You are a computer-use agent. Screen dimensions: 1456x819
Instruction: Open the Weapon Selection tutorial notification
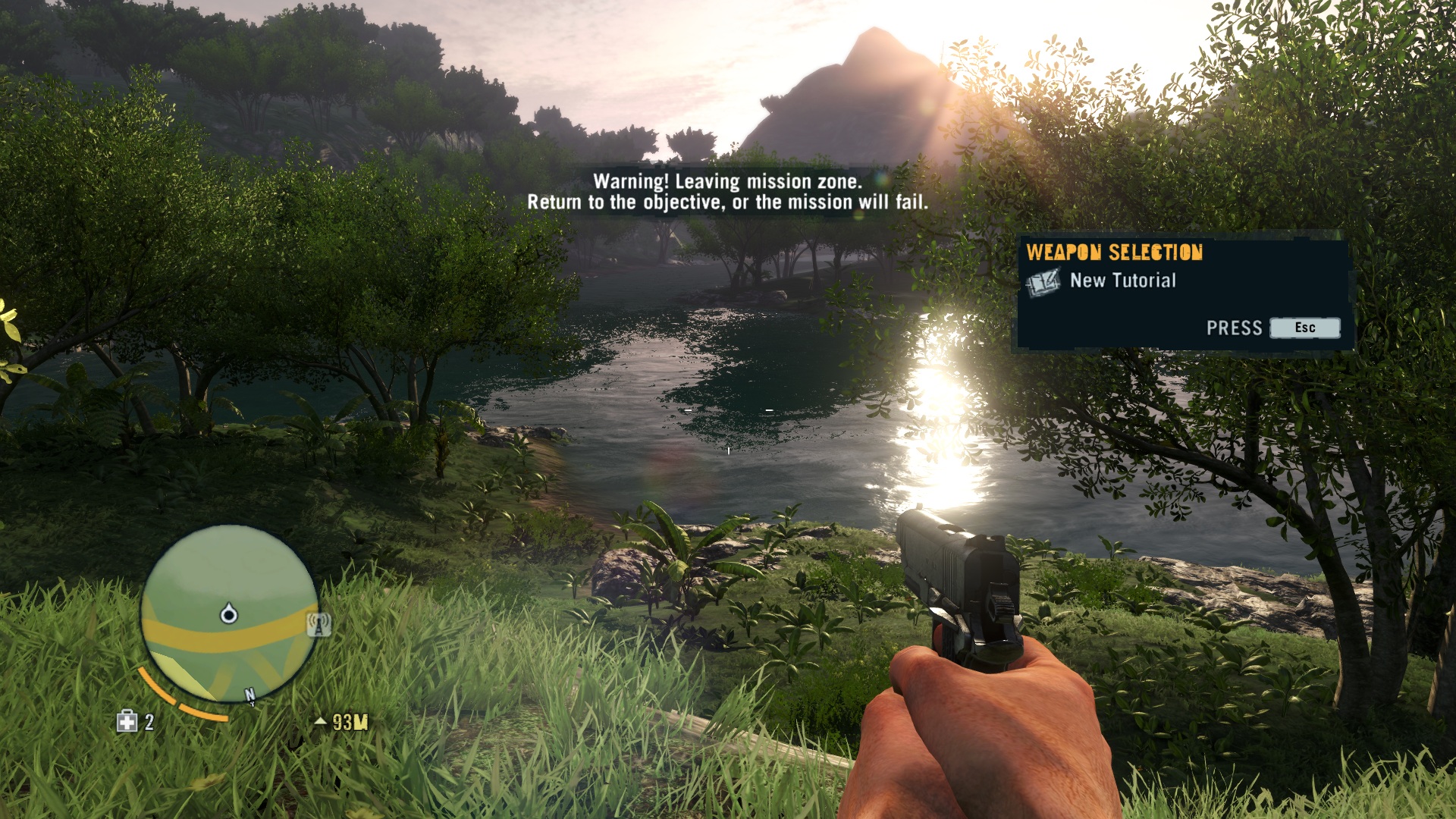click(x=1183, y=292)
